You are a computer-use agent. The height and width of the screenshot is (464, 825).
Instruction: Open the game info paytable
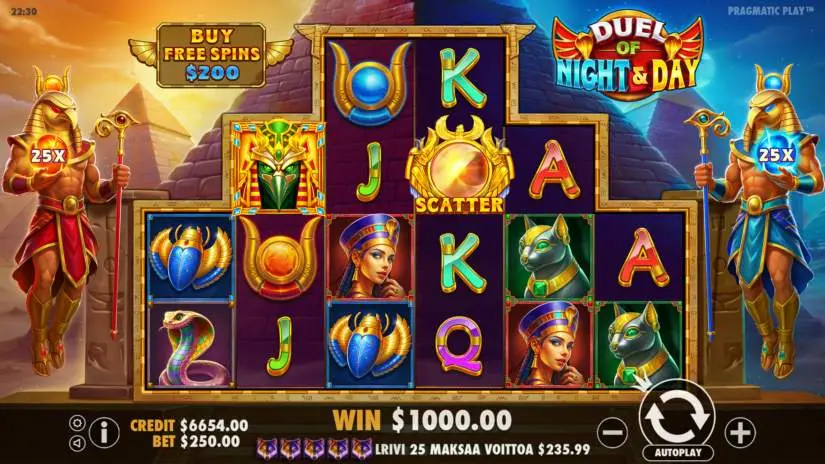point(103,431)
